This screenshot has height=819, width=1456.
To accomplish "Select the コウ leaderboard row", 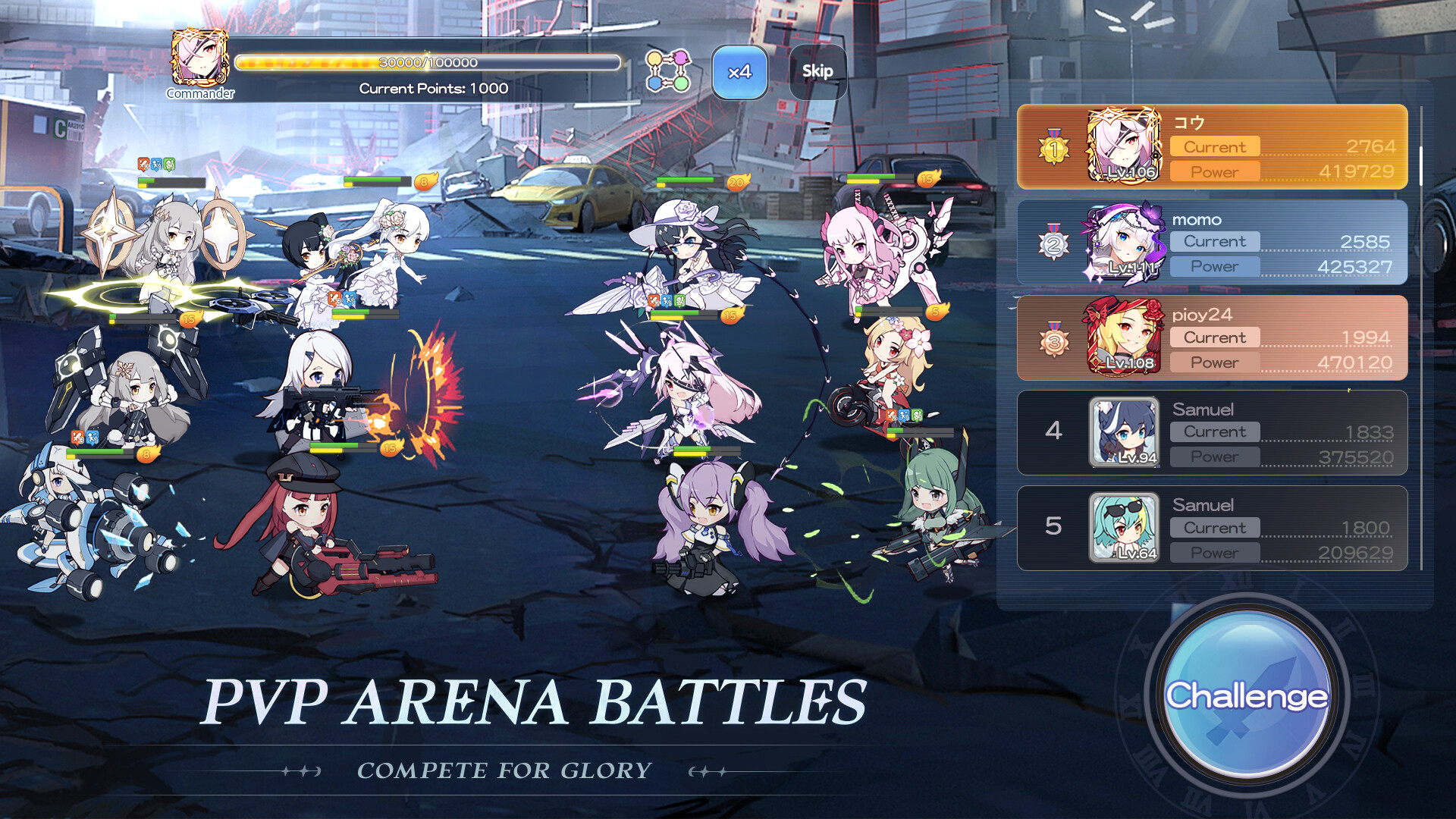I will [x=1289, y=146].
